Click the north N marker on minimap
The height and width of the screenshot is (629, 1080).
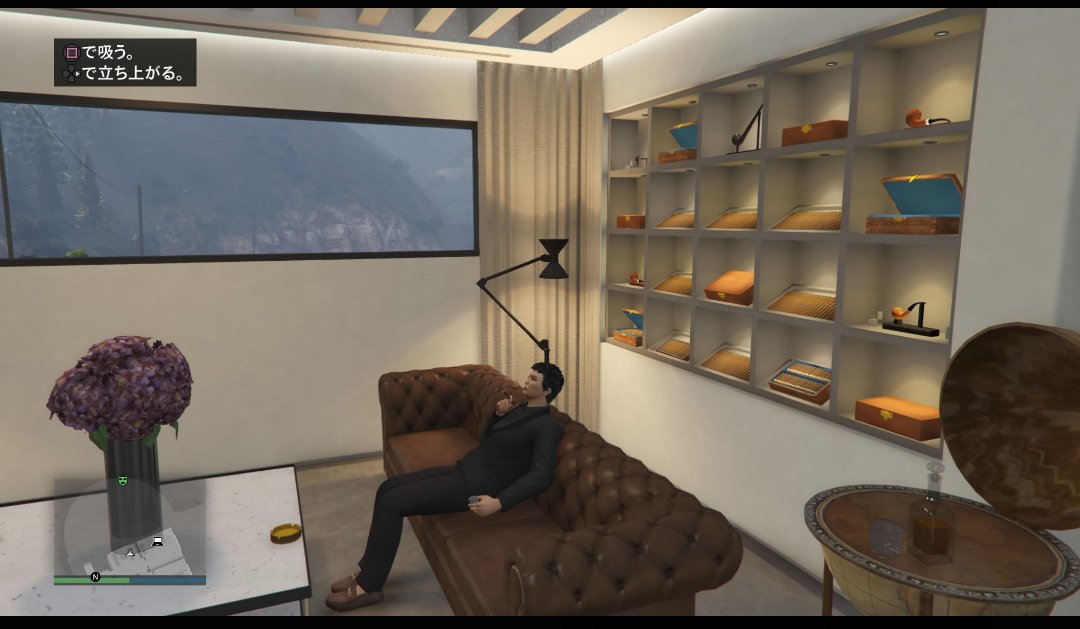96,577
